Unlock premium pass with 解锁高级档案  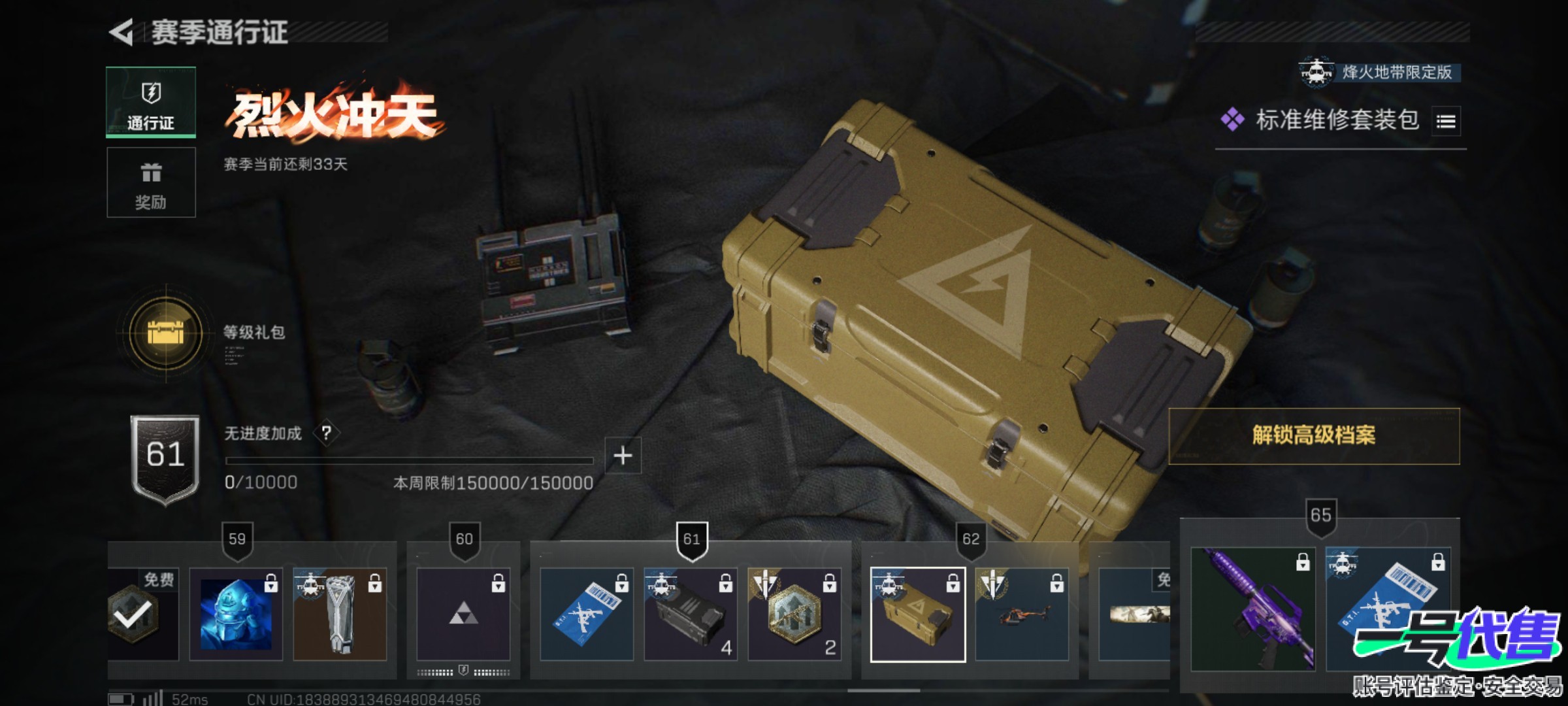pyautogui.click(x=1313, y=436)
